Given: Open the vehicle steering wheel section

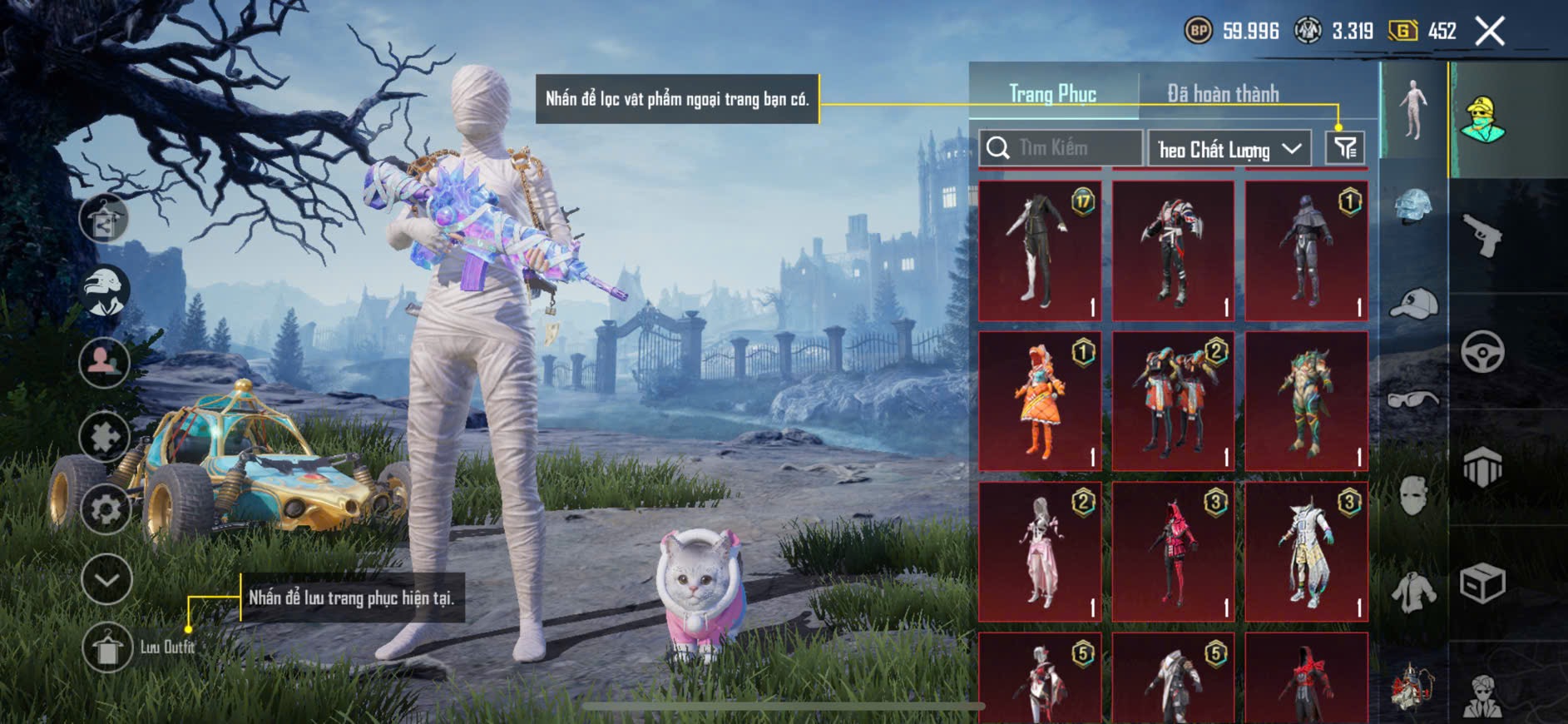Looking at the screenshot, I should pos(1483,351).
